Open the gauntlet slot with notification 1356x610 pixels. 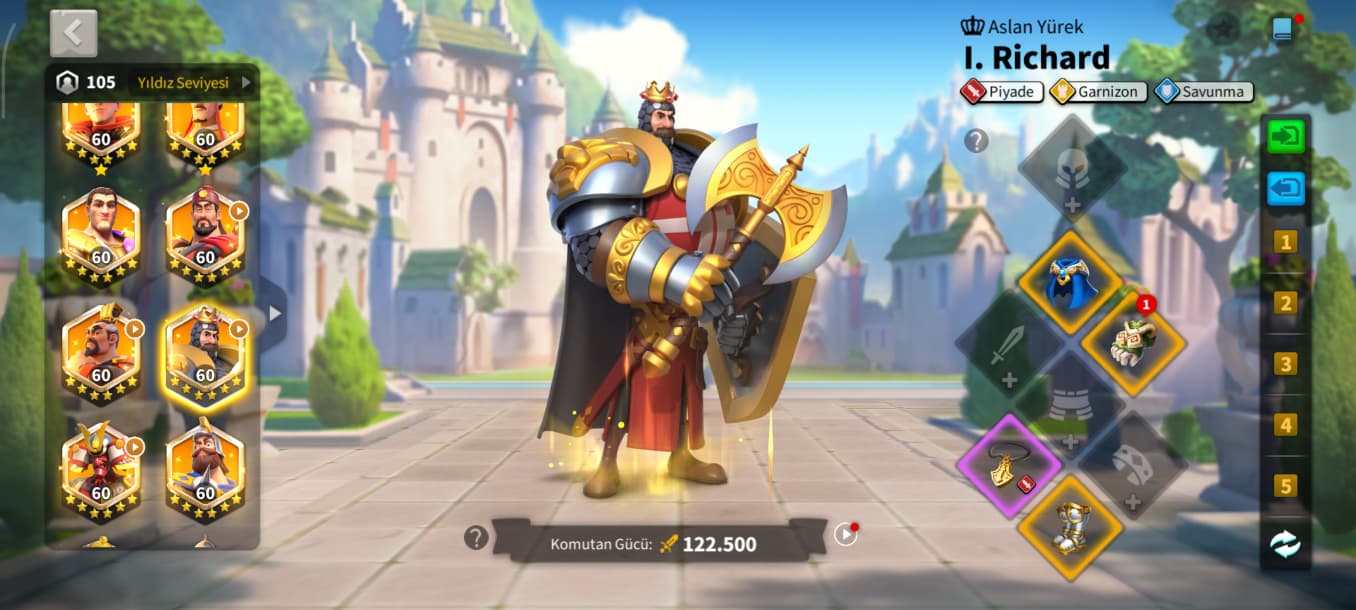pyautogui.click(x=1133, y=342)
